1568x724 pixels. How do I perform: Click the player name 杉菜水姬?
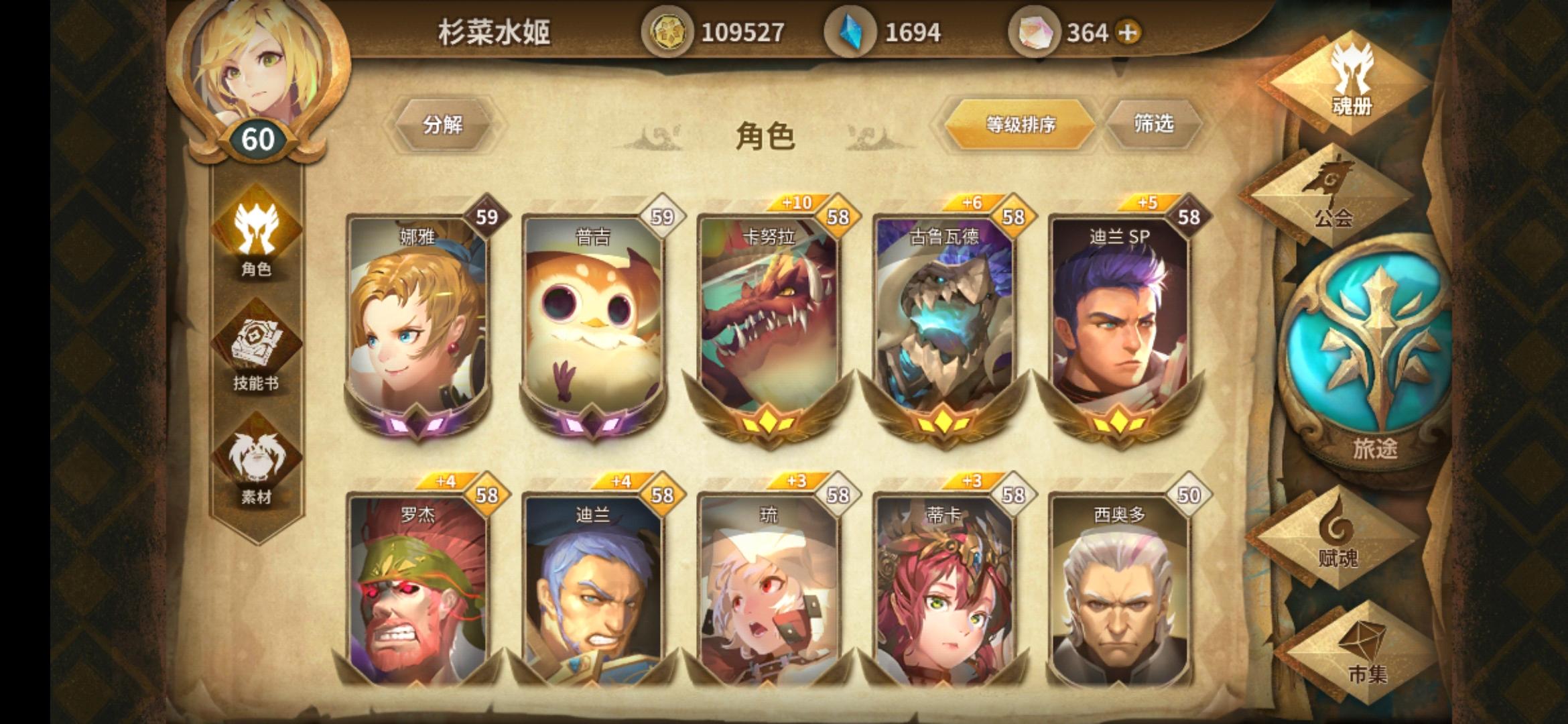pyautogui.click(x=491, y=30)
